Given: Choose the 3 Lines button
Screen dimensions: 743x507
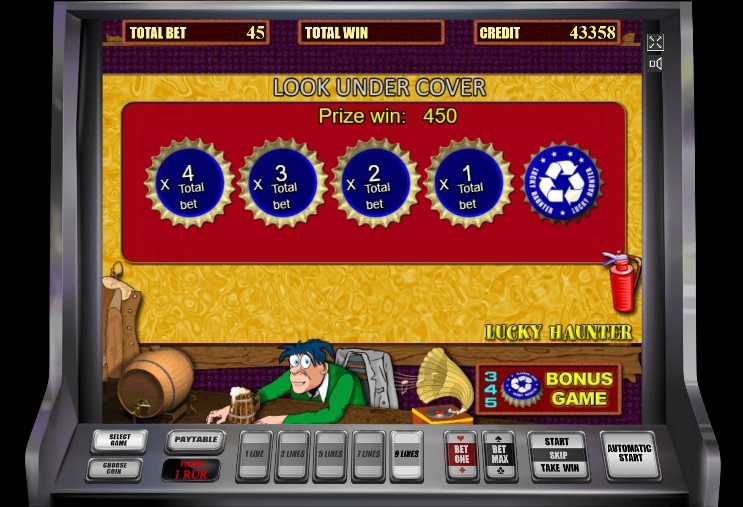Looking at the screenshot, I should [x=291, y=456].
